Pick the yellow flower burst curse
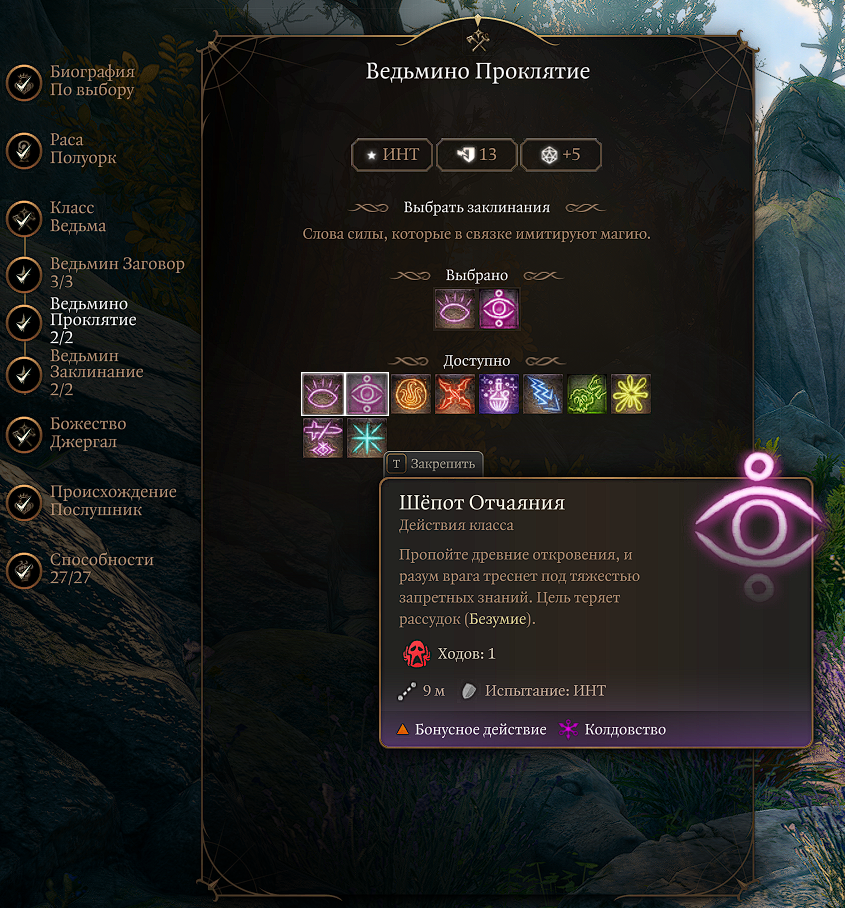The width and height of the screenshot is (845, 908). click(x=631, y=394)
